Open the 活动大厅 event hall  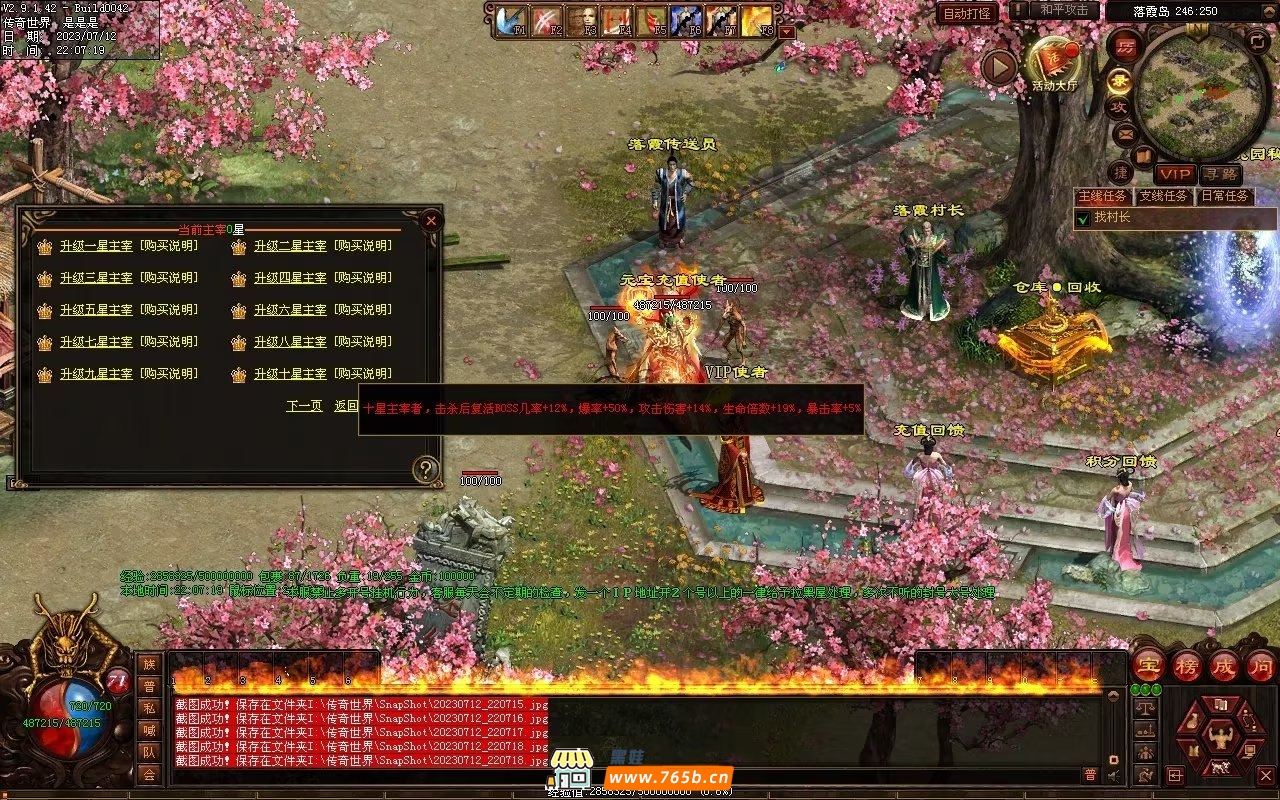click(1054, 62)
